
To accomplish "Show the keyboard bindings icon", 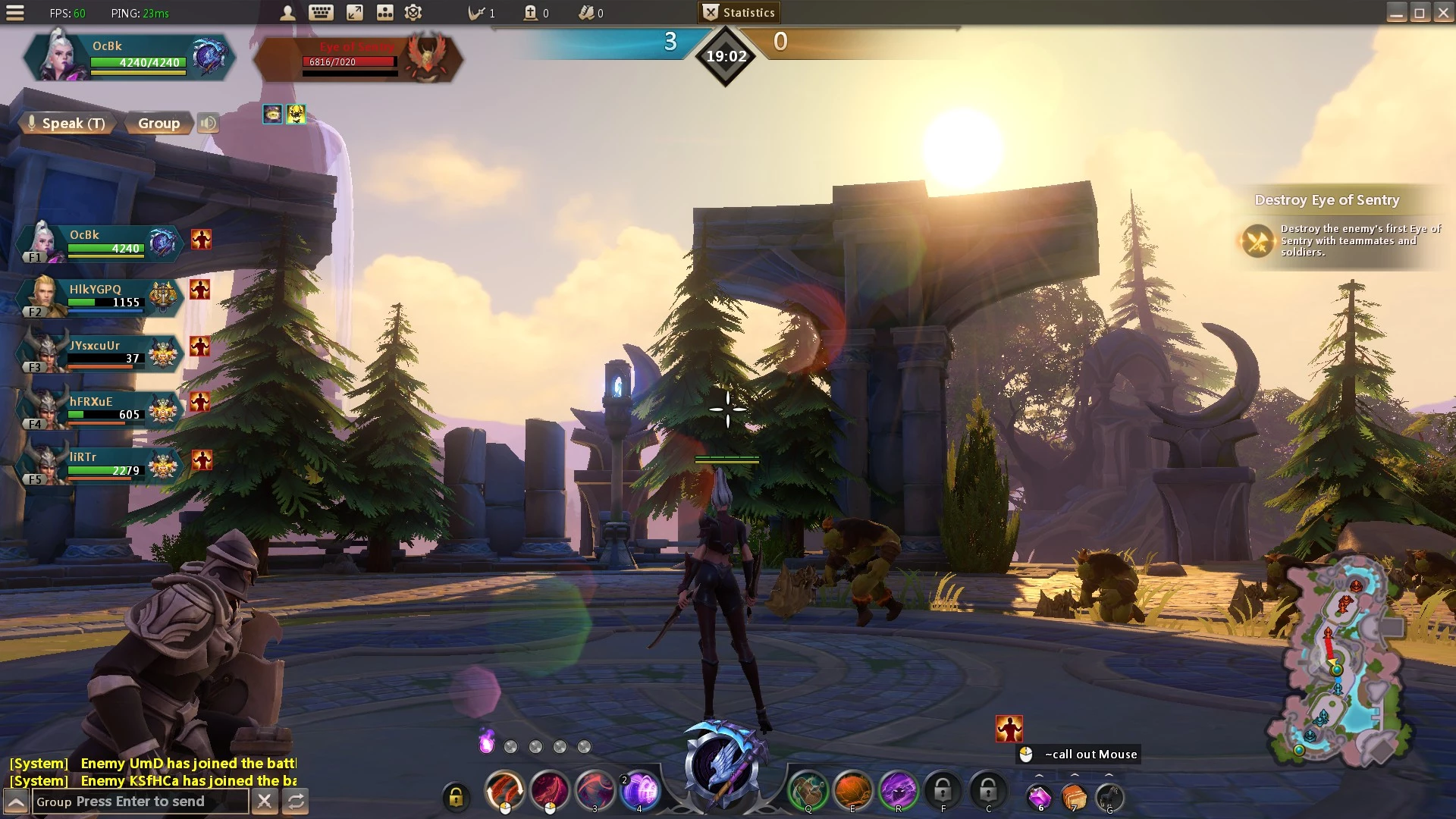I will point(321,13).
